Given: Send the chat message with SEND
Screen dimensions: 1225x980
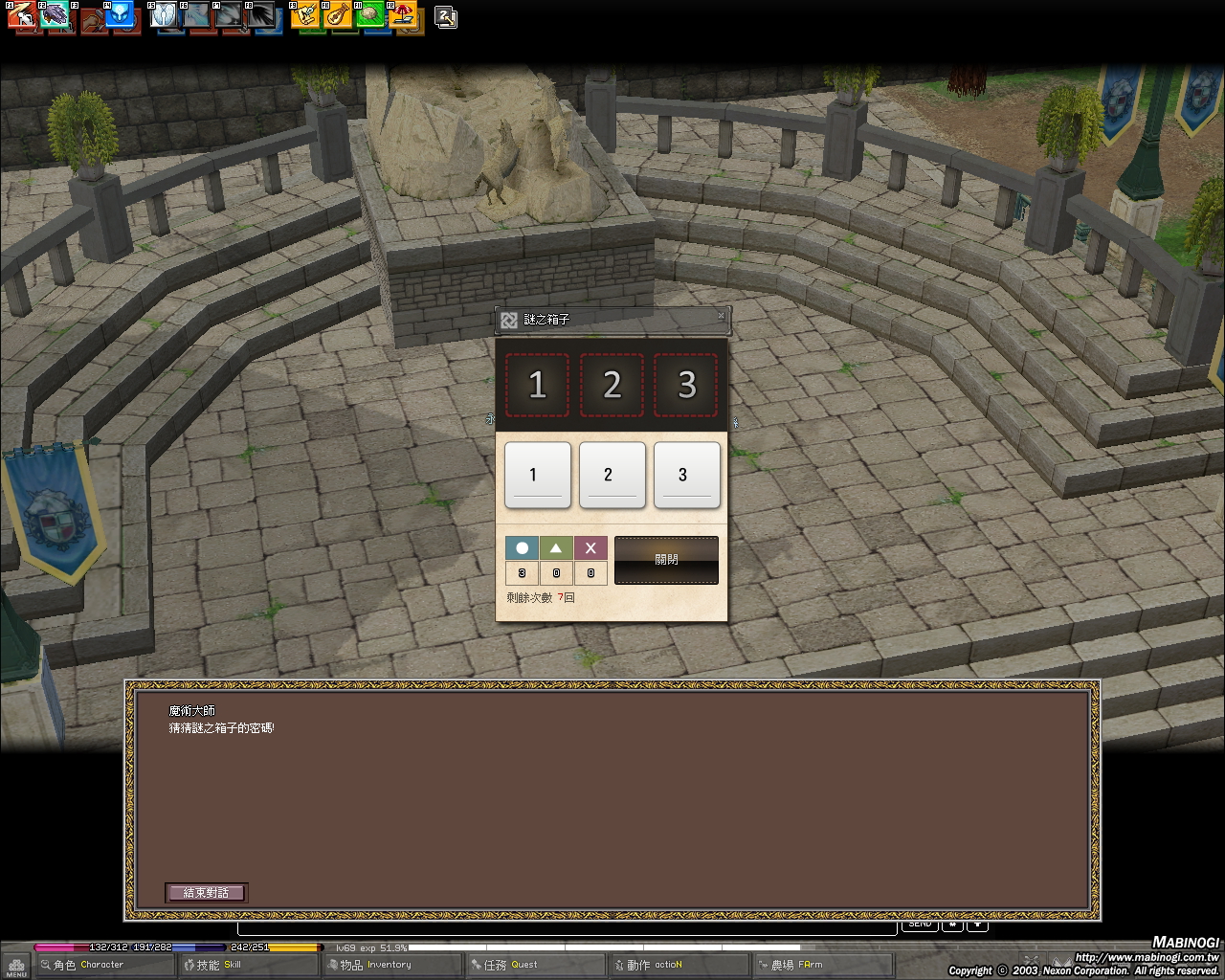Looking at the screenshot, I should [x=920, y=924].
